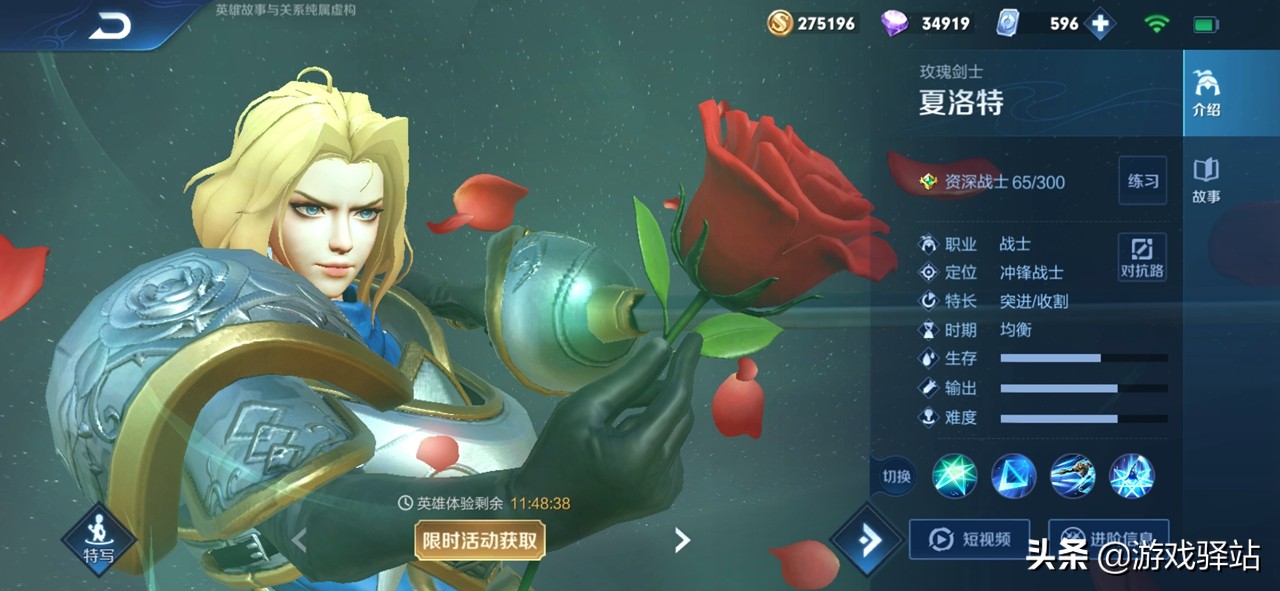Viewport: 1280px width, 591px height.
Task: Switch to the 故事 story tab
Action: [x=1206, y=180]
